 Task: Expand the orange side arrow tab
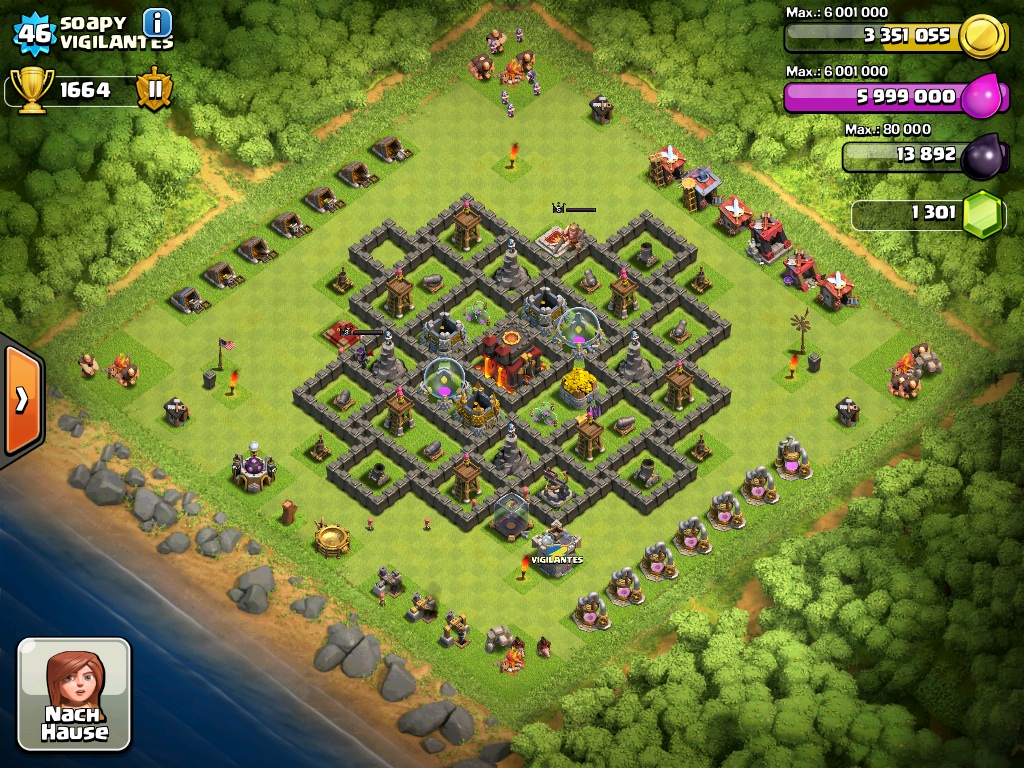coord(21,399)
